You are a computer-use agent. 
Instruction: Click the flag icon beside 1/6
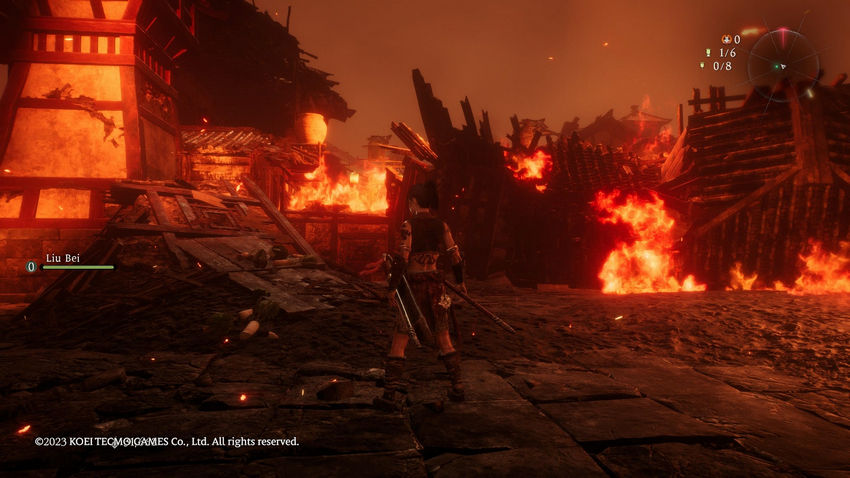pyautogui.click(x=707, y=53)
